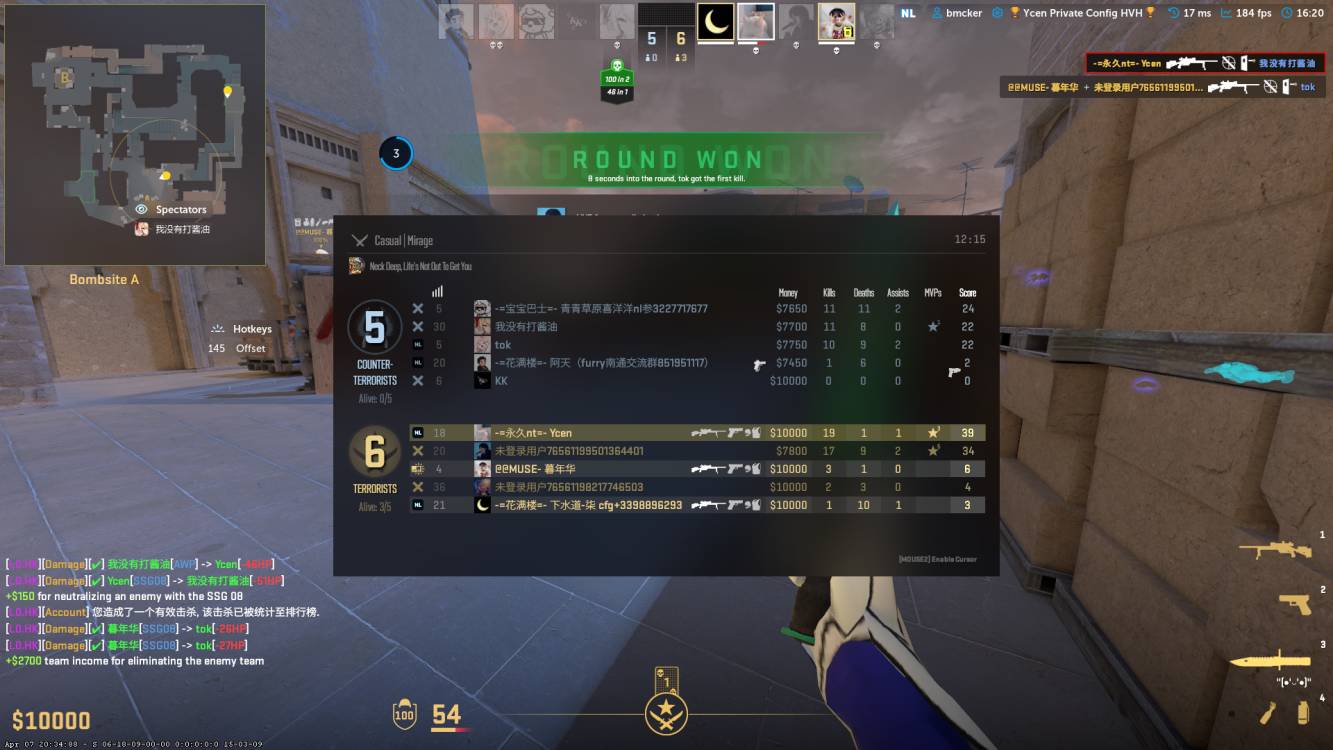Image resolution: width=1333 pixels, height=750 pixels.
Task: Click the MVP star on Ycen's scoreboard row
Action: [x=931, y=432]
